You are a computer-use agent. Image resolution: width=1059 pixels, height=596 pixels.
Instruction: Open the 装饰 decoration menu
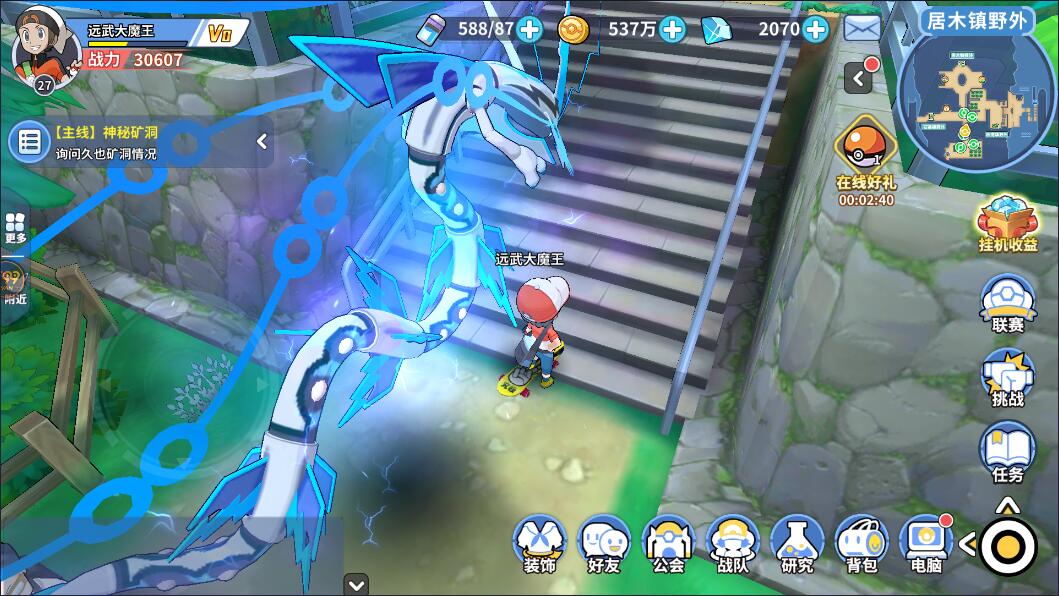(540, 545)
